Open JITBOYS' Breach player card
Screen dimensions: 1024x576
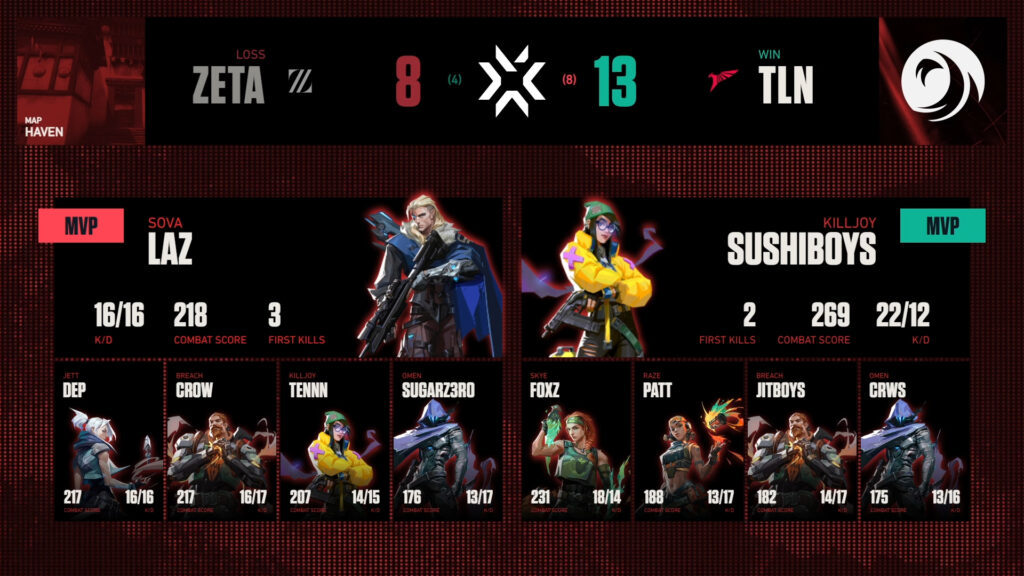[x=802, y=442]
